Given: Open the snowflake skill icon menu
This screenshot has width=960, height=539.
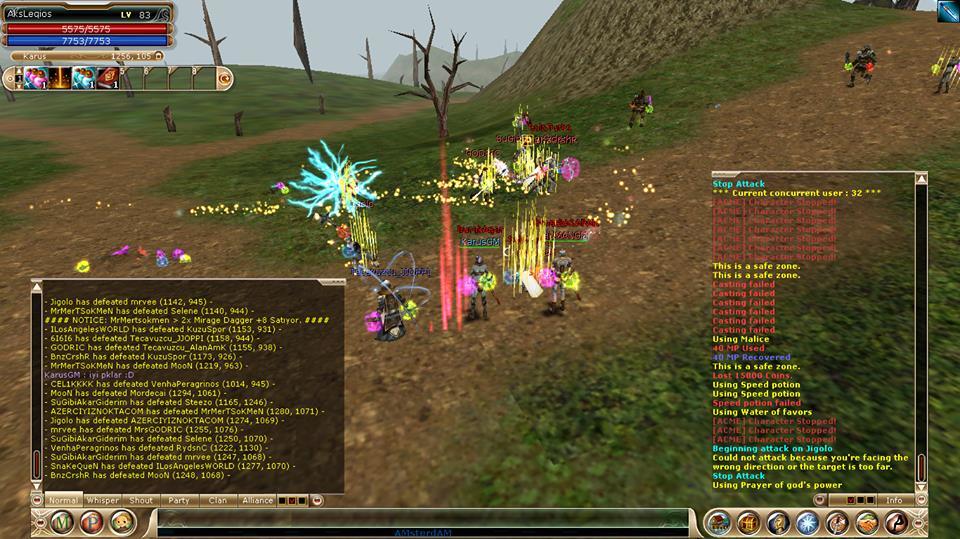Looking at the screenshot, I should pyautogui.click(x=807, y=522).
